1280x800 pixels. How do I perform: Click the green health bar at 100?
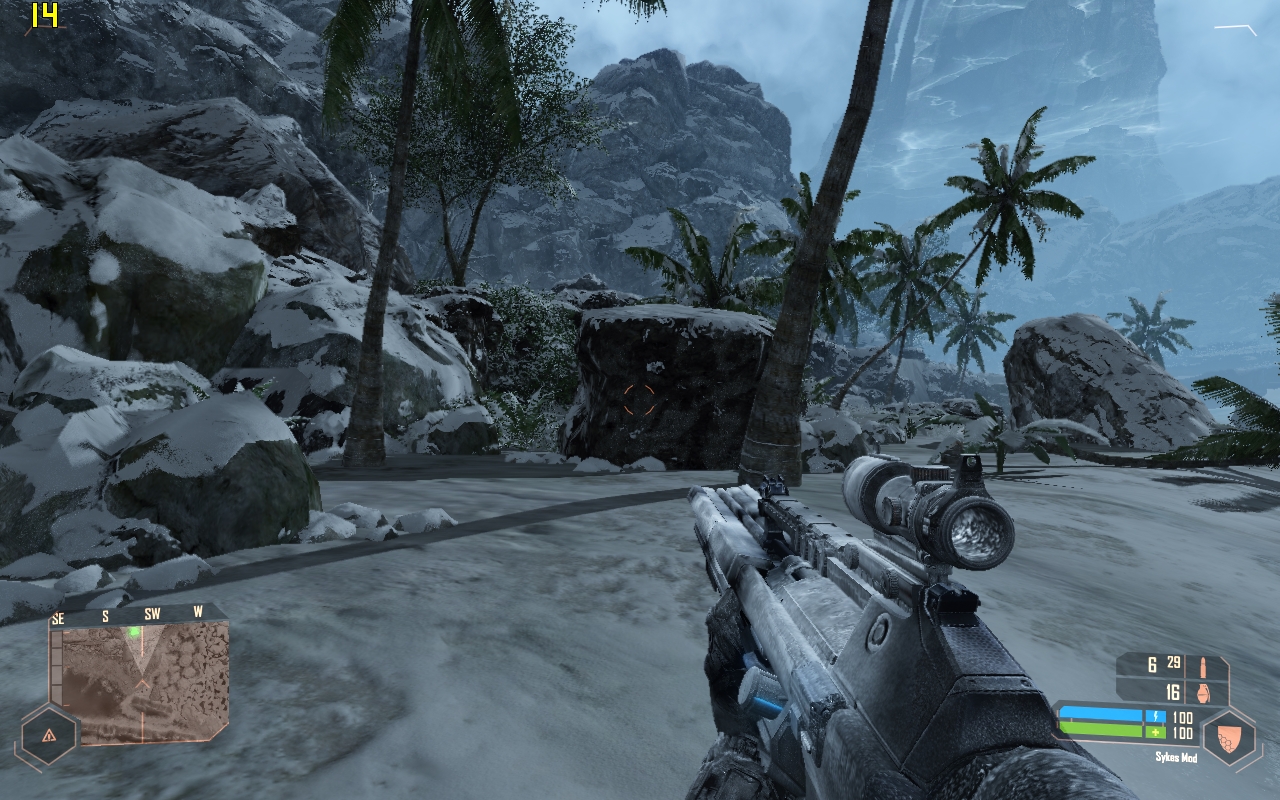click(1100, 731)
